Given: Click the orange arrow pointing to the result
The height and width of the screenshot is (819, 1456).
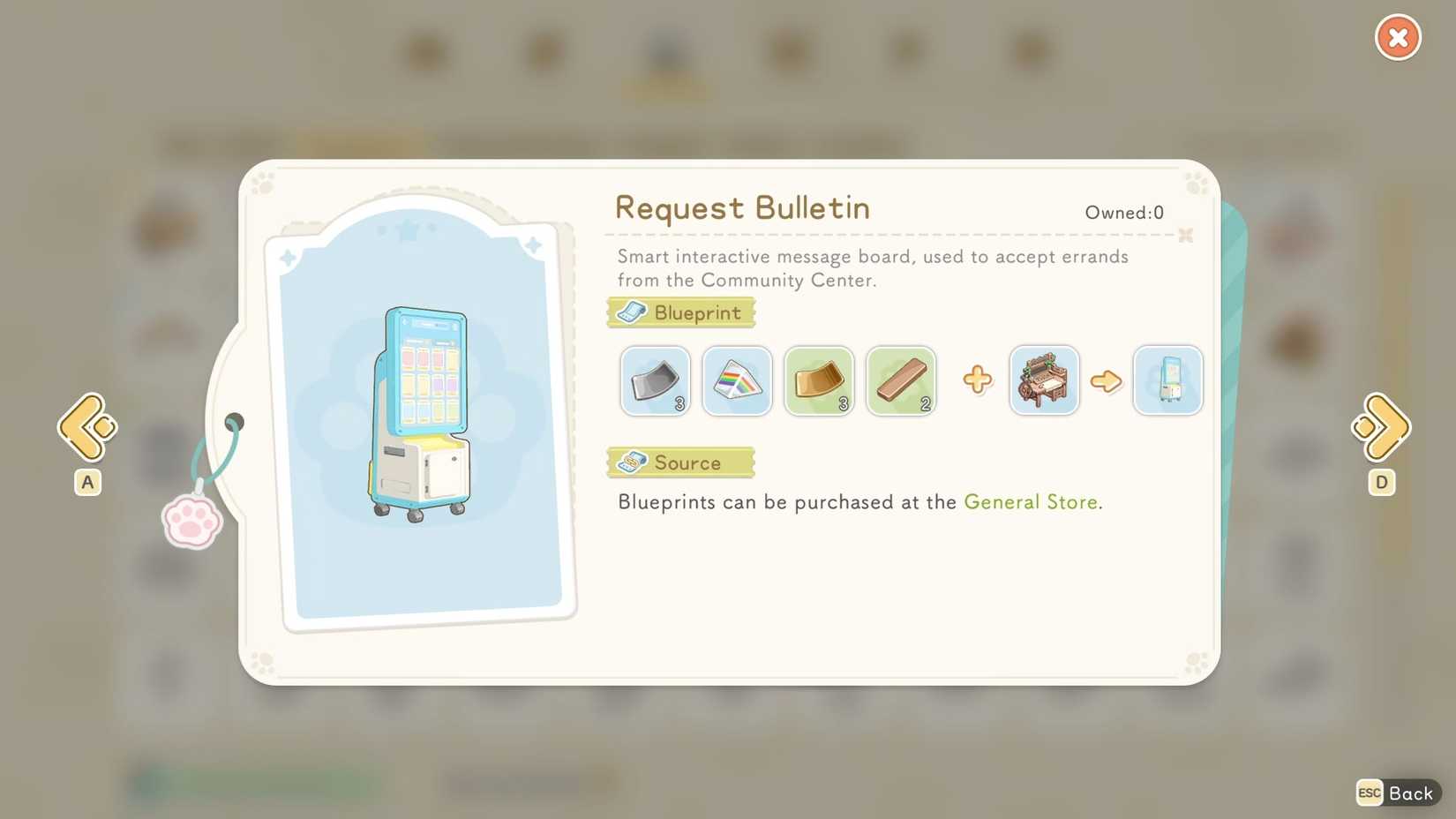Looking at the screenshot, I should click(x=1107, y=380).
